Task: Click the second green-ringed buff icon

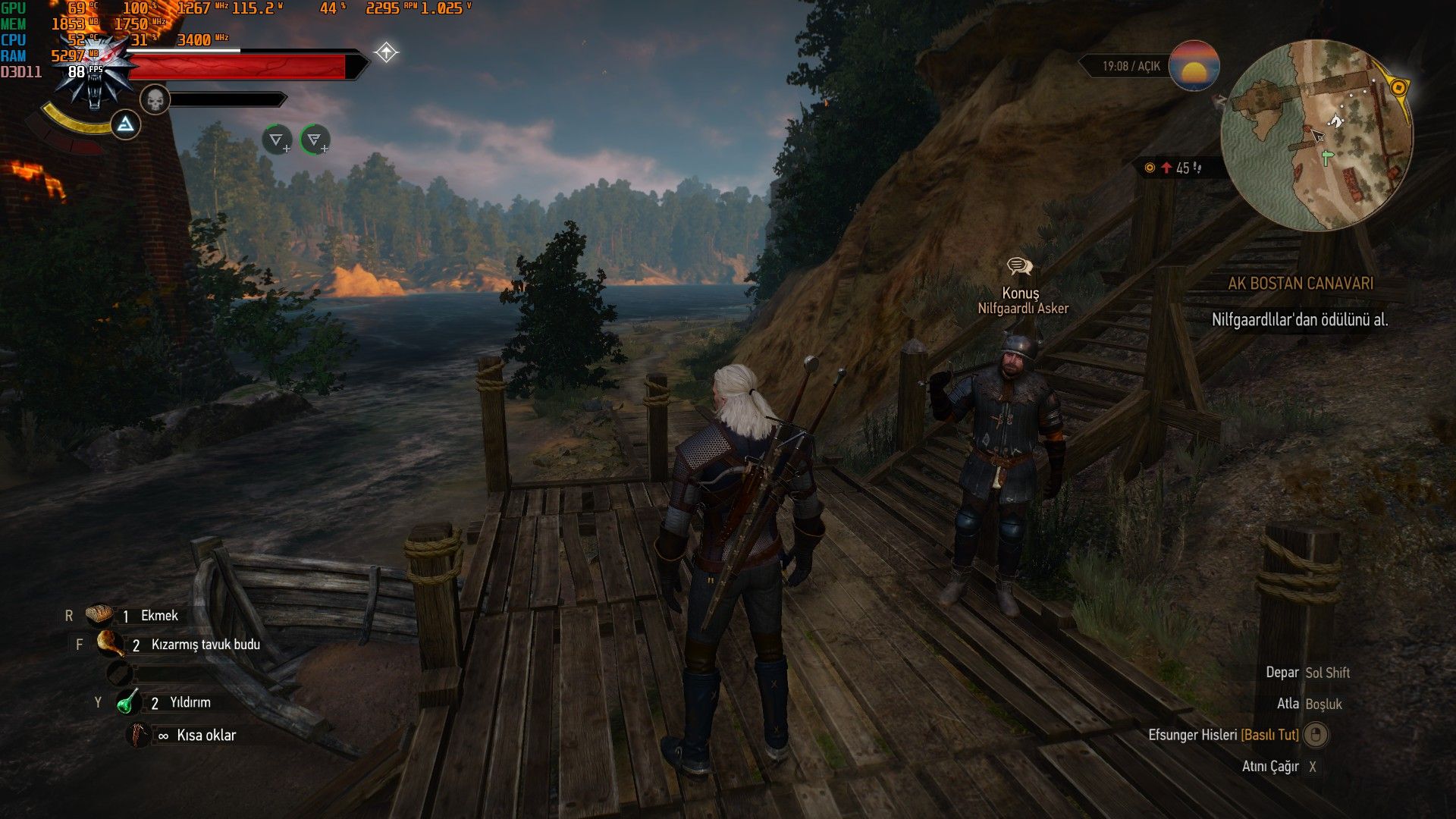Action: (x=315, y=140)
